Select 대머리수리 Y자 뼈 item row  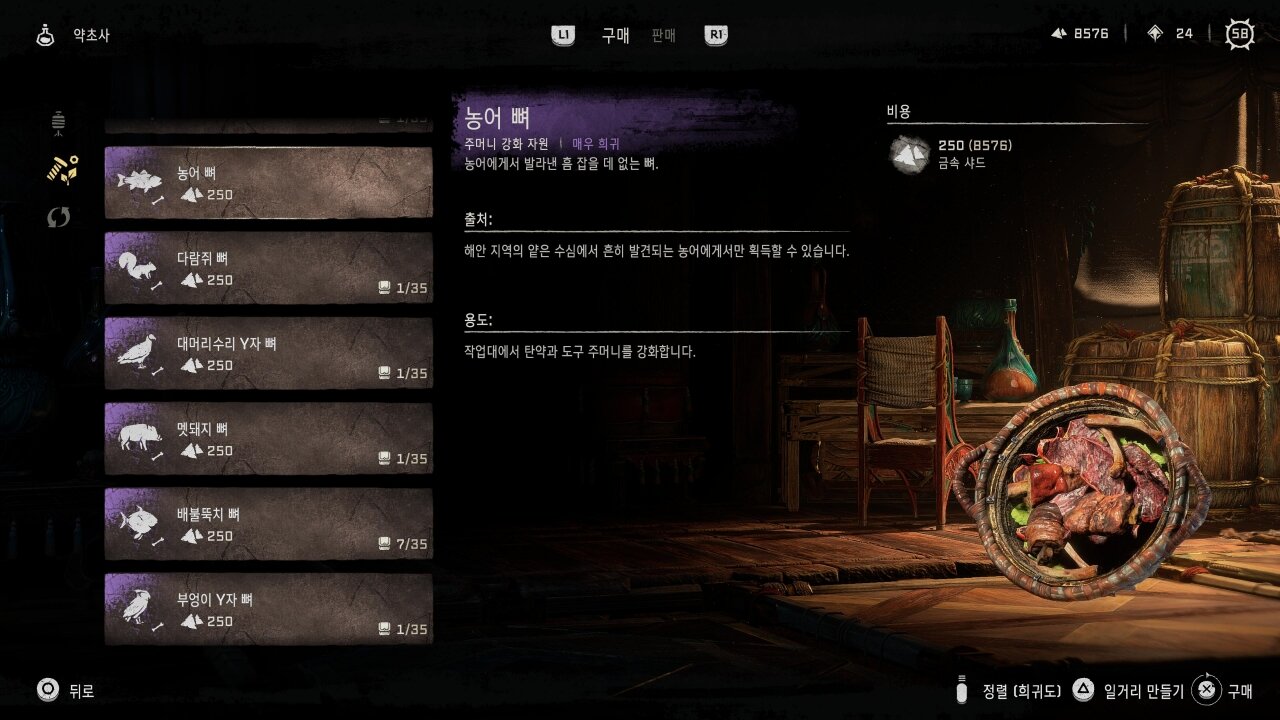pos(268,354)
